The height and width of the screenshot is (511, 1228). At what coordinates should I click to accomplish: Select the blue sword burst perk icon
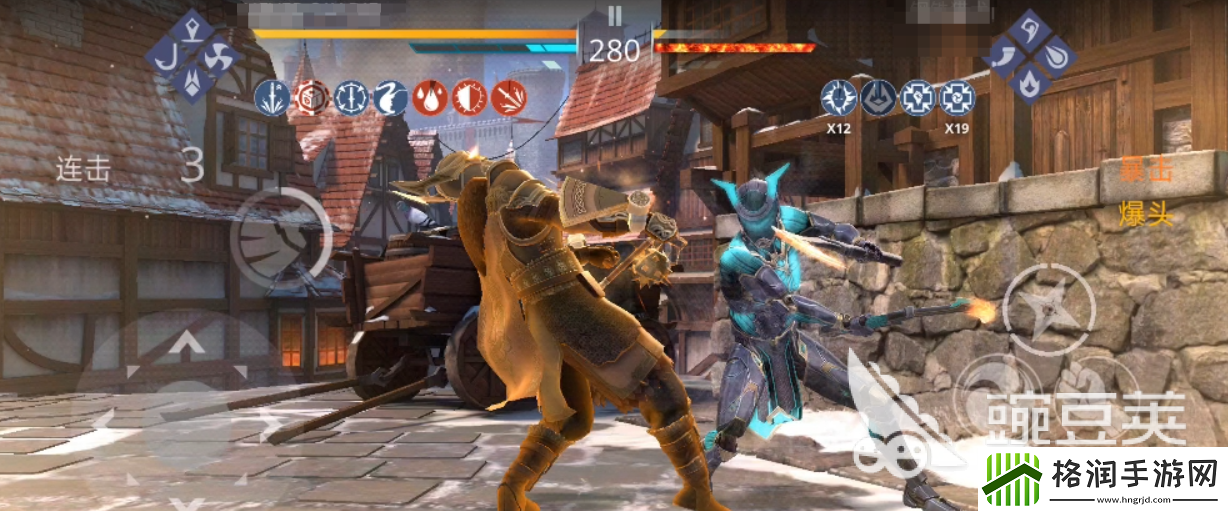tap(272, 97)
